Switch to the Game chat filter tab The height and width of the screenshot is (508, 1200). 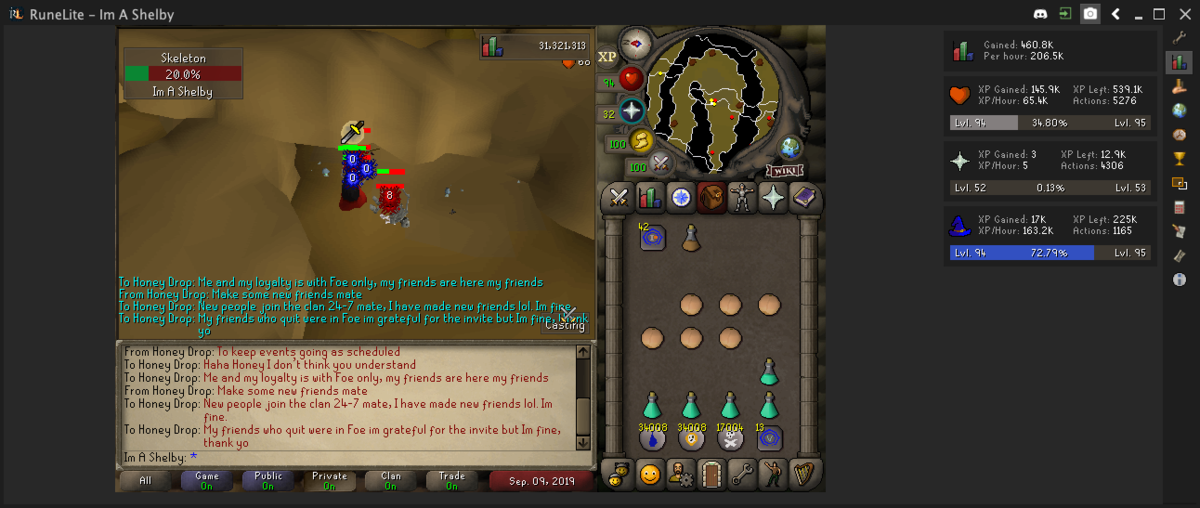click(x=207, y=480)
